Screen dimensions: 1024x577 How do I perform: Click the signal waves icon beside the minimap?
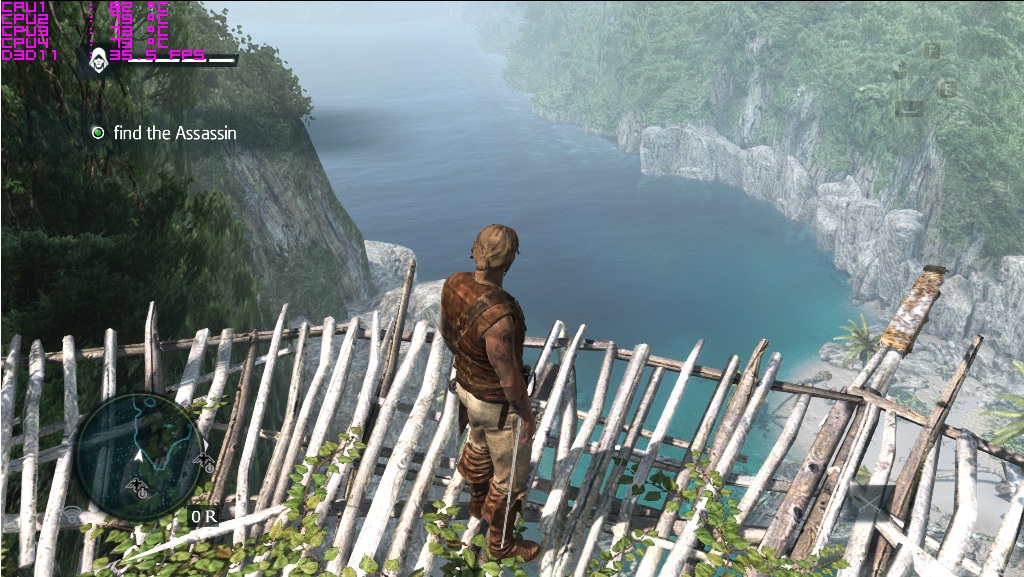72,515
